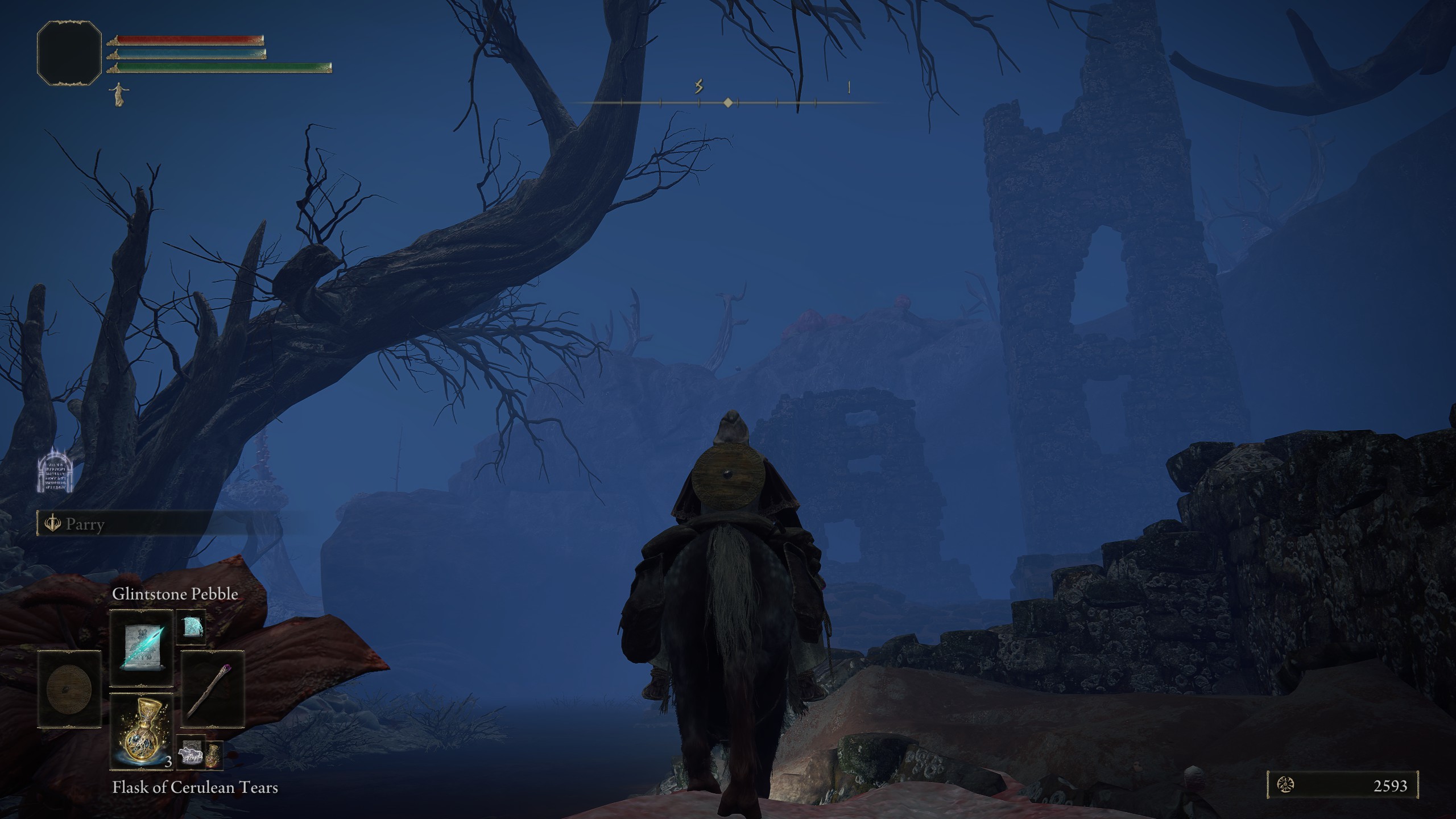Viewport: 1456px width, 819px height.
Task: Choose the small crimson flask icon
Action: pos(213,755)
